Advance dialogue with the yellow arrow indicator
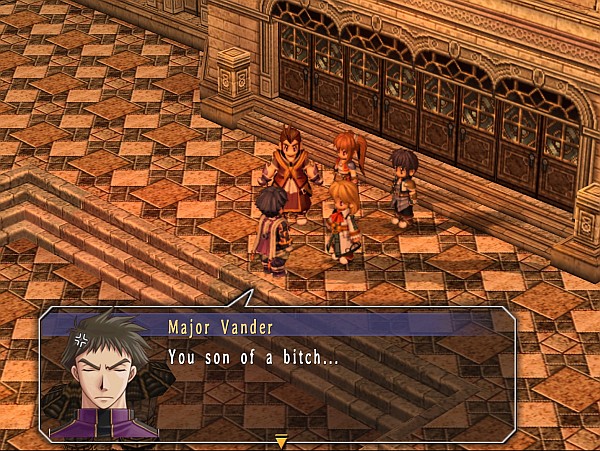600x451 pixels. [x=281, y=440]
